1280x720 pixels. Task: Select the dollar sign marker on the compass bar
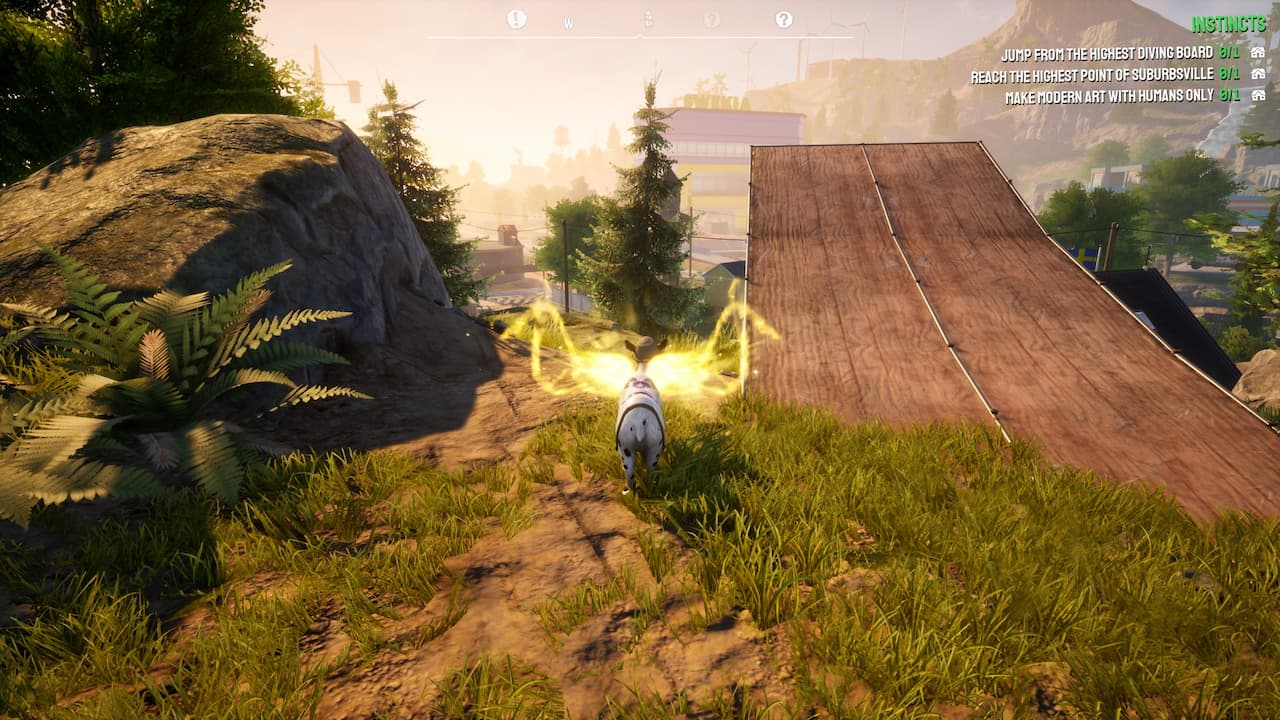649,18
